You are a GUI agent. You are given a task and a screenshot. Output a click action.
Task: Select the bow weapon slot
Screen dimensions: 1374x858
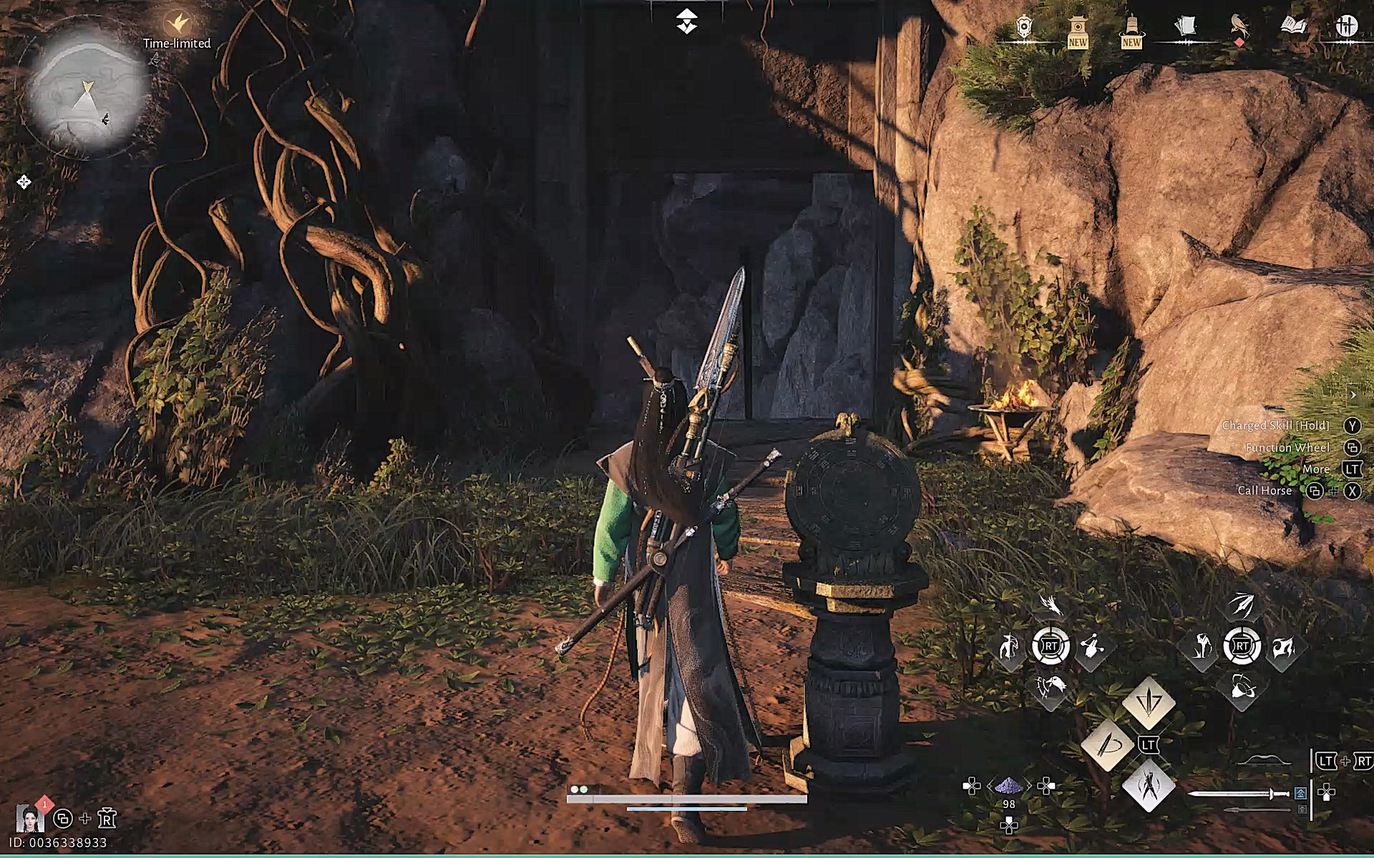1263,762
